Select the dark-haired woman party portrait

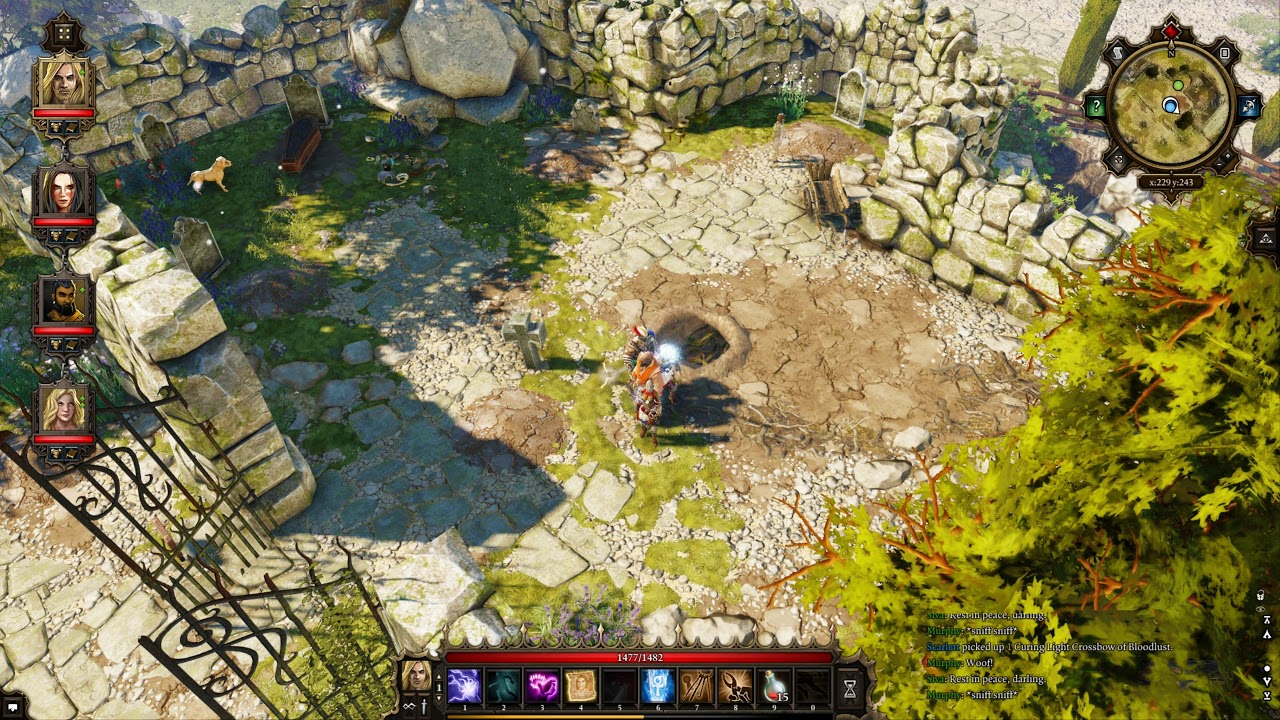tap(63, 191)
